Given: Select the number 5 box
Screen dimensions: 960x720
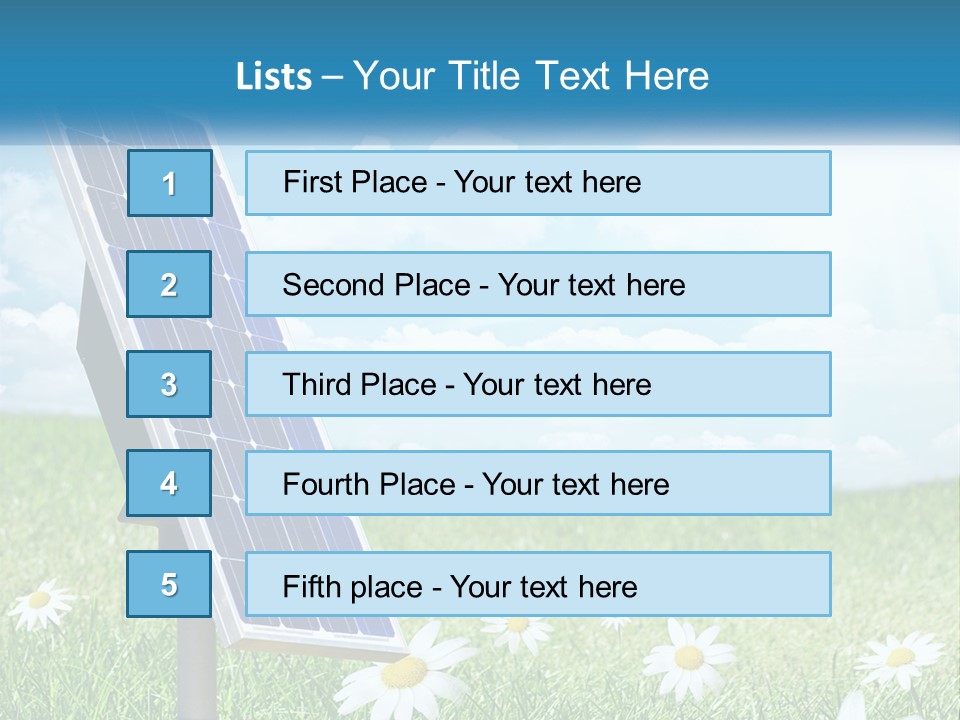Looking at the screenshot, I should pyautogui.click(x=169, y=584).
